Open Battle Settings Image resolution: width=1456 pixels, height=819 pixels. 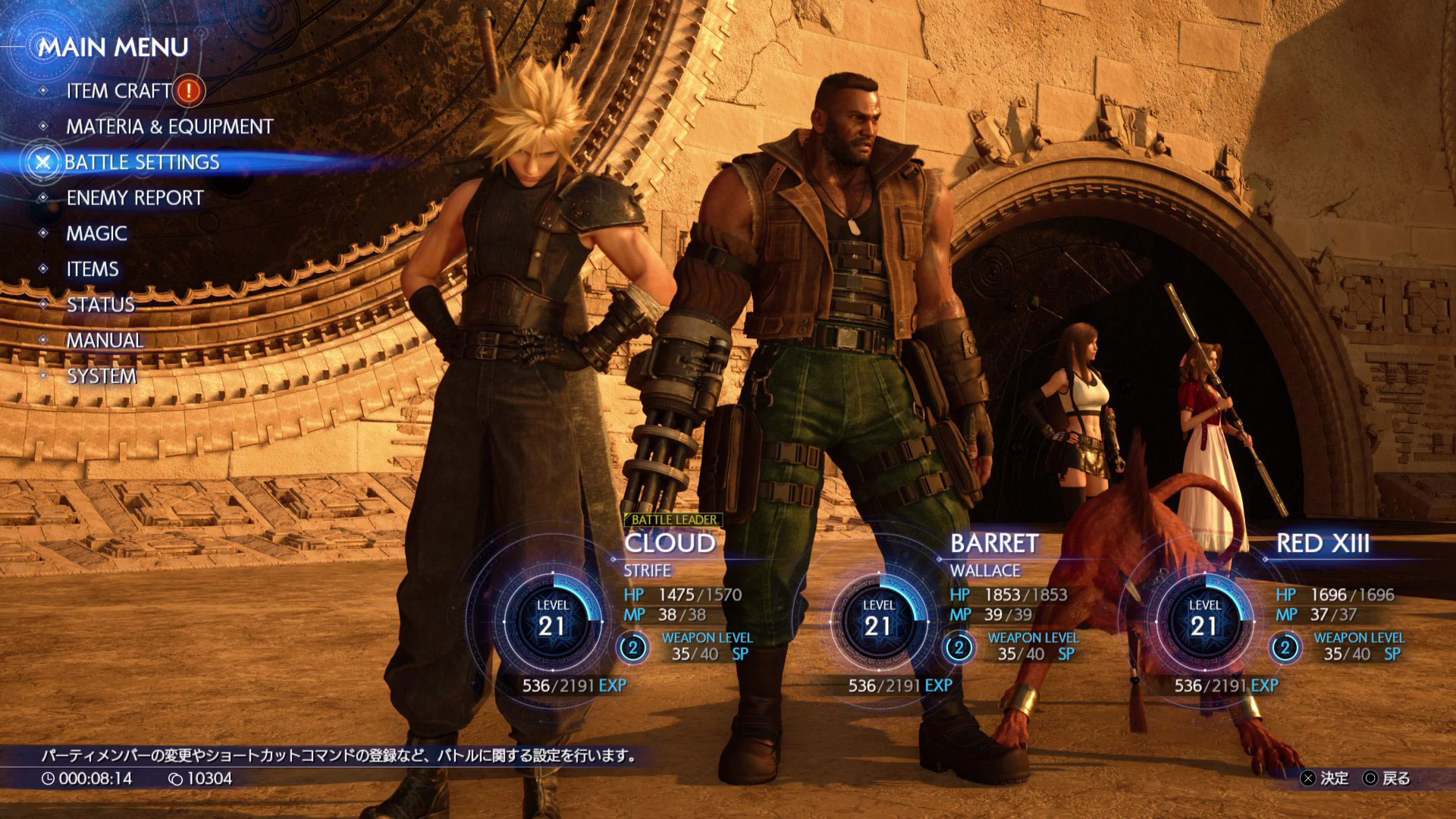click(x=142, y=162)
